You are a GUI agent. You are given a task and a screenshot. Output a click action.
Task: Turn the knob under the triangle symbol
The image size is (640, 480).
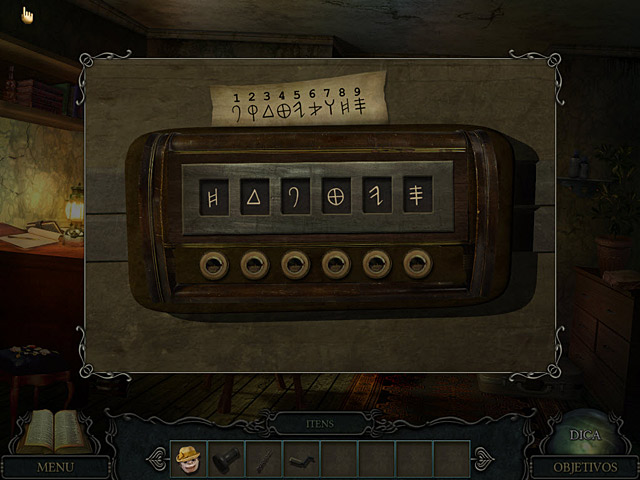pyautogui.click(x=254, y=264)
